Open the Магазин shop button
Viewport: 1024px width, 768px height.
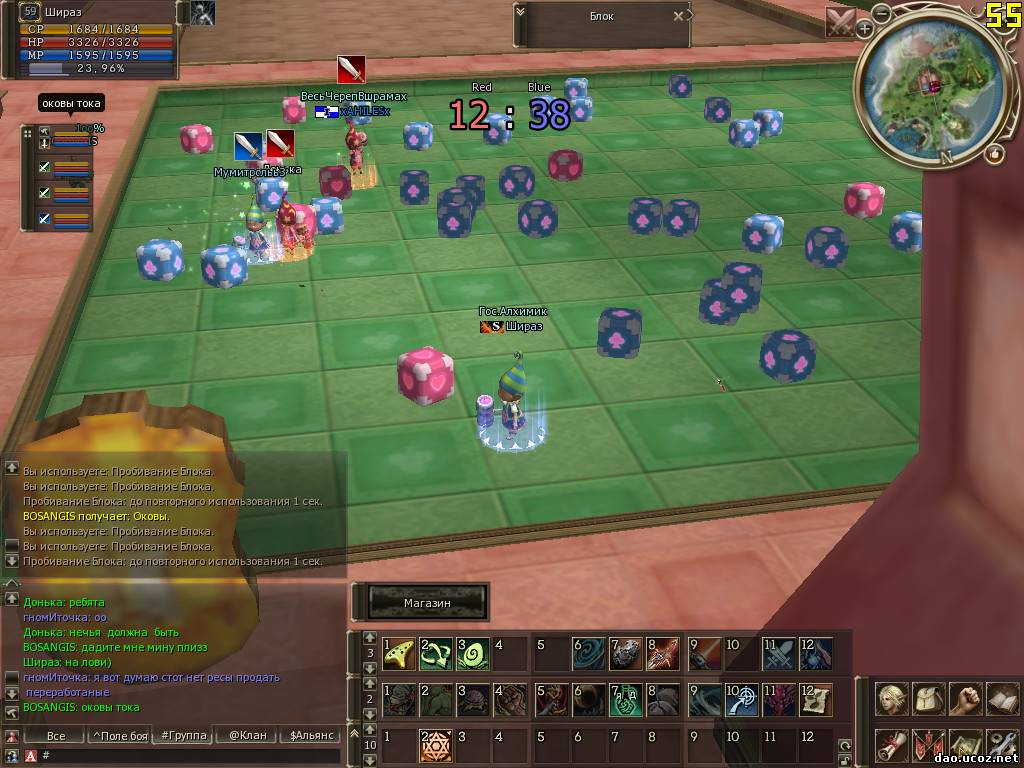428,603
